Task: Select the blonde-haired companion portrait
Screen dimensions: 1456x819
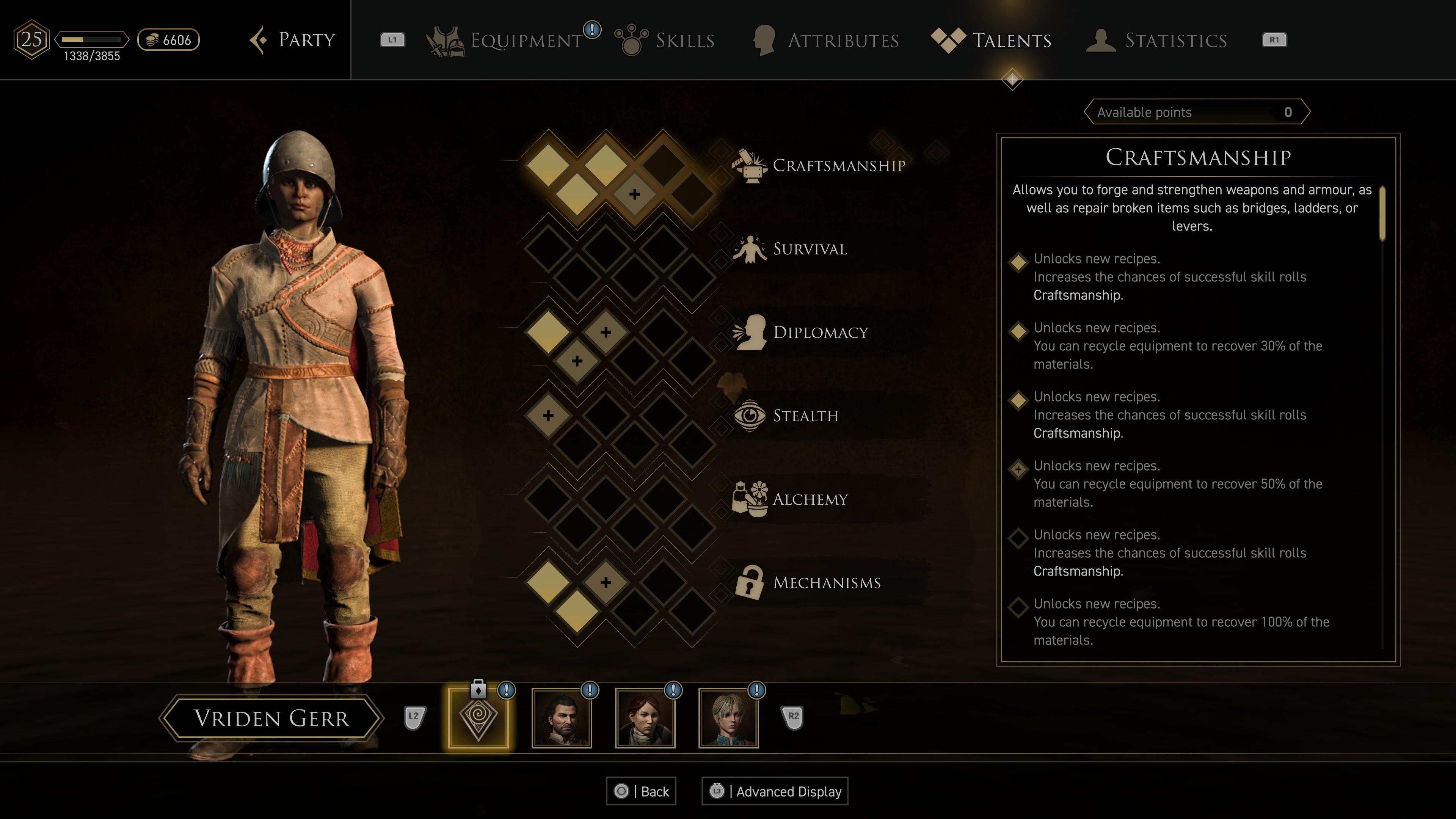Action: pyautogui.click(x=728, y=718)
